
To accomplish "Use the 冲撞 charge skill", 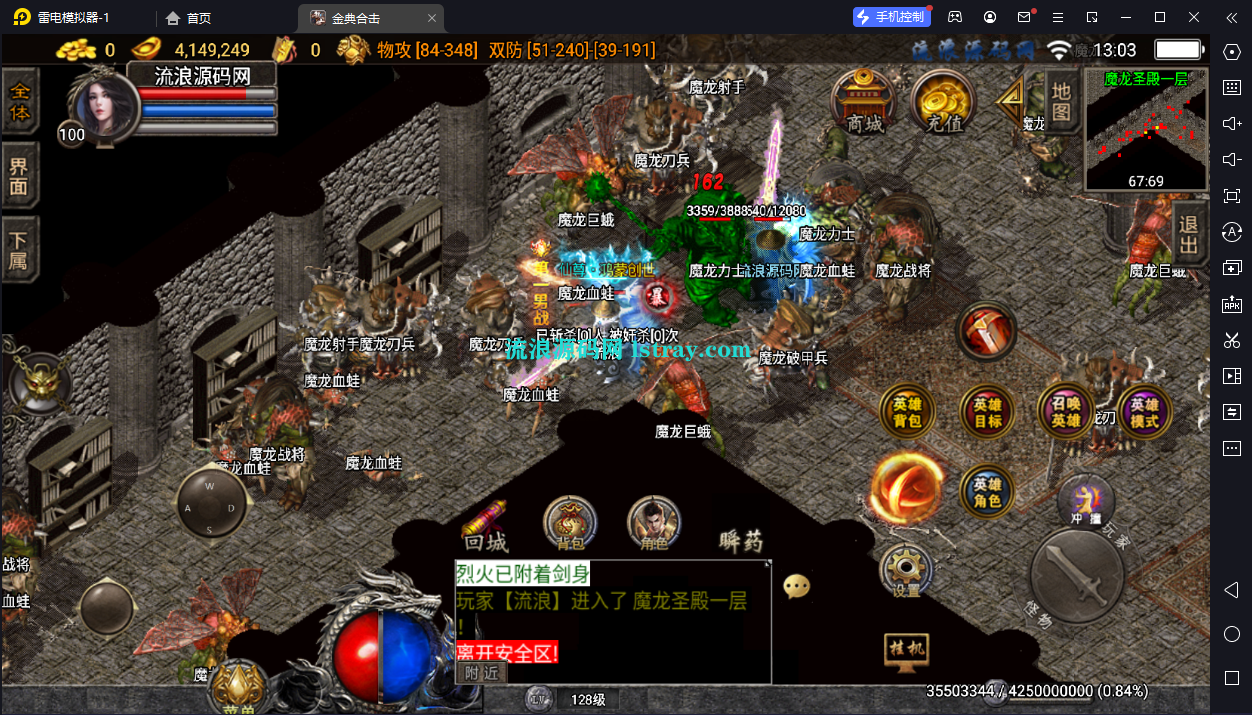I will pyautogui.click(x=1084, y=501).
